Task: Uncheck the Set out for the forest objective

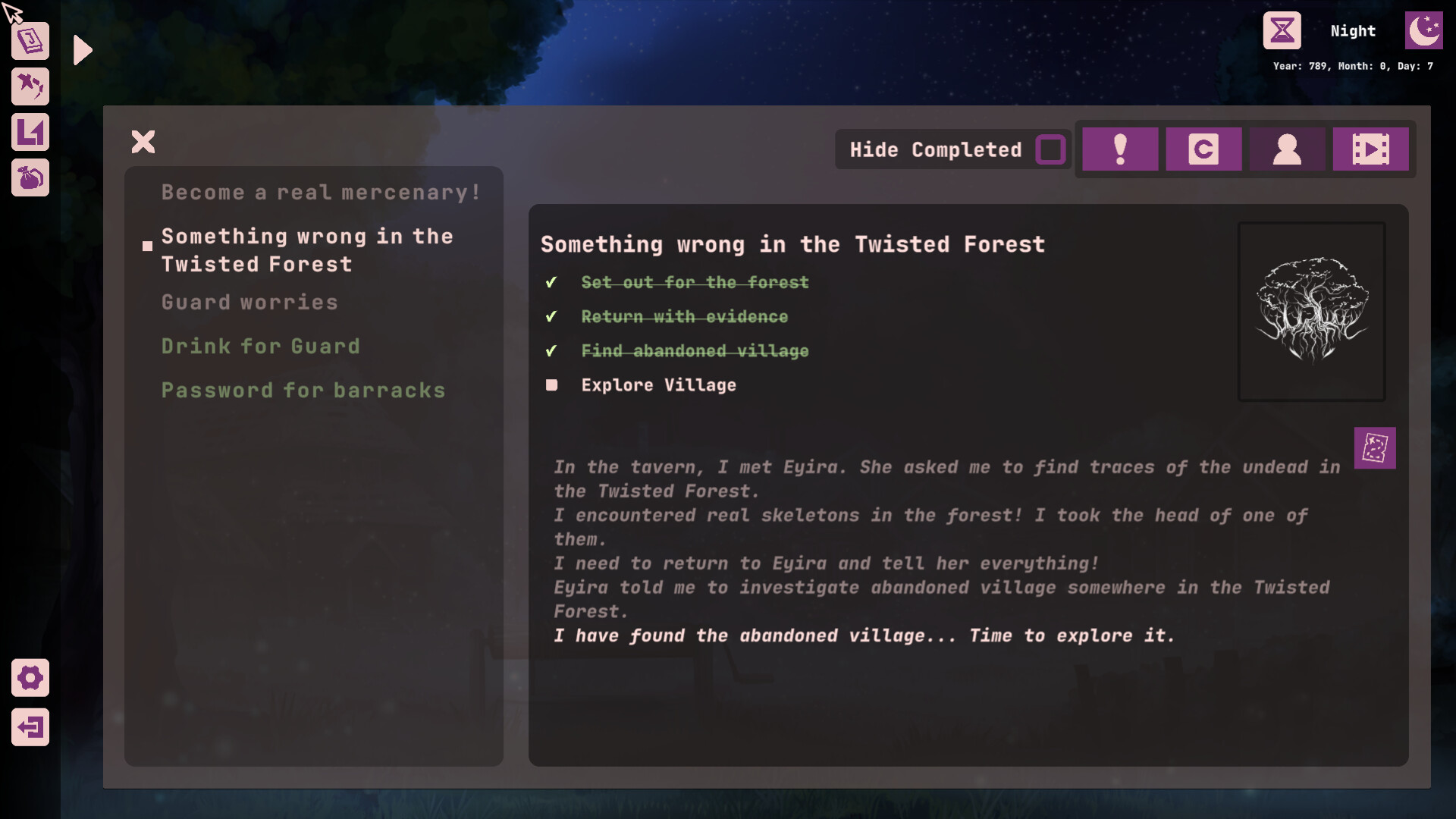Action: point(551,282)
